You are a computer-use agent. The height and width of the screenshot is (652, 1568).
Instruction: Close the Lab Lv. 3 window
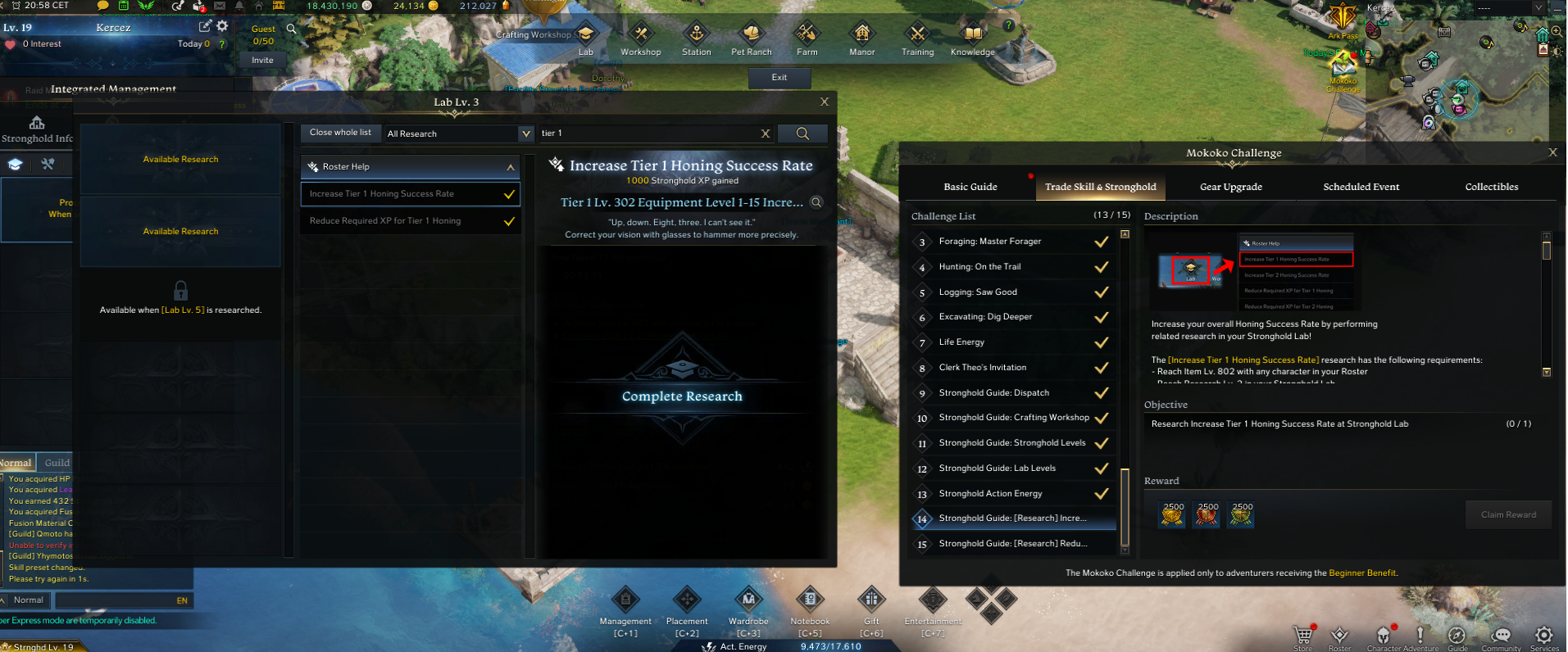click(x=825, y=102)
